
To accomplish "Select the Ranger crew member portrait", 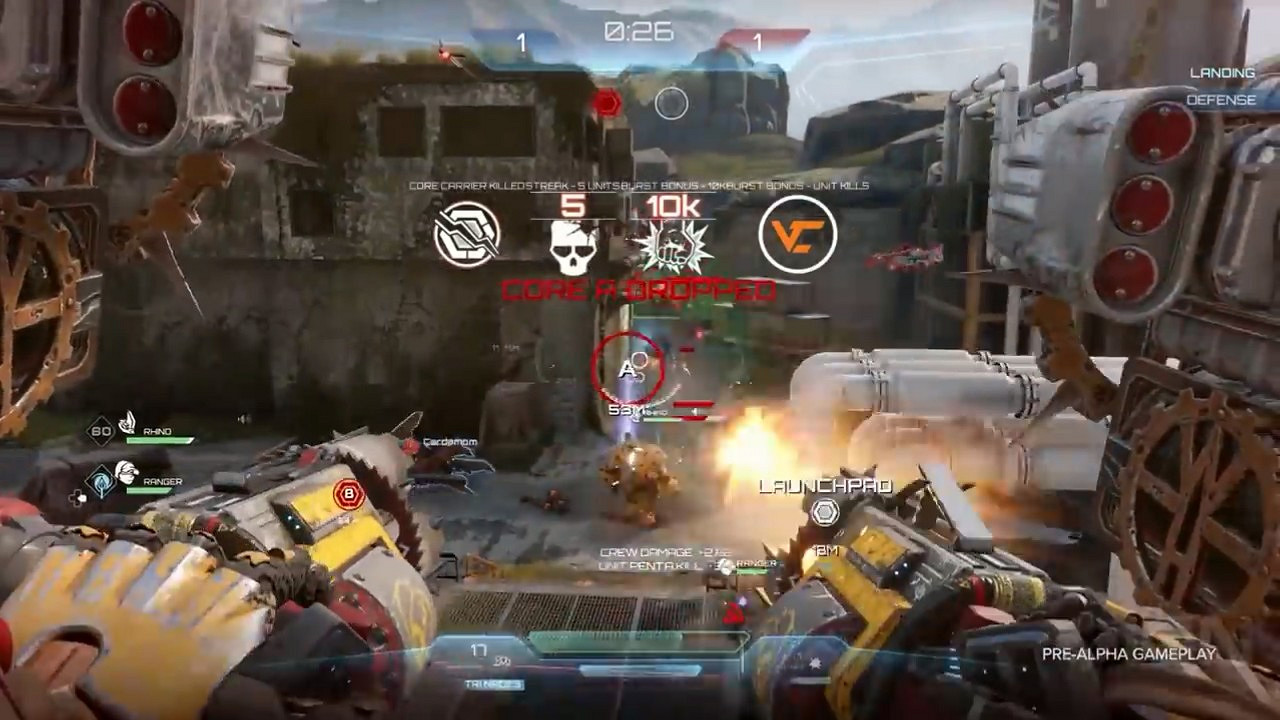I will pos(125,473).
